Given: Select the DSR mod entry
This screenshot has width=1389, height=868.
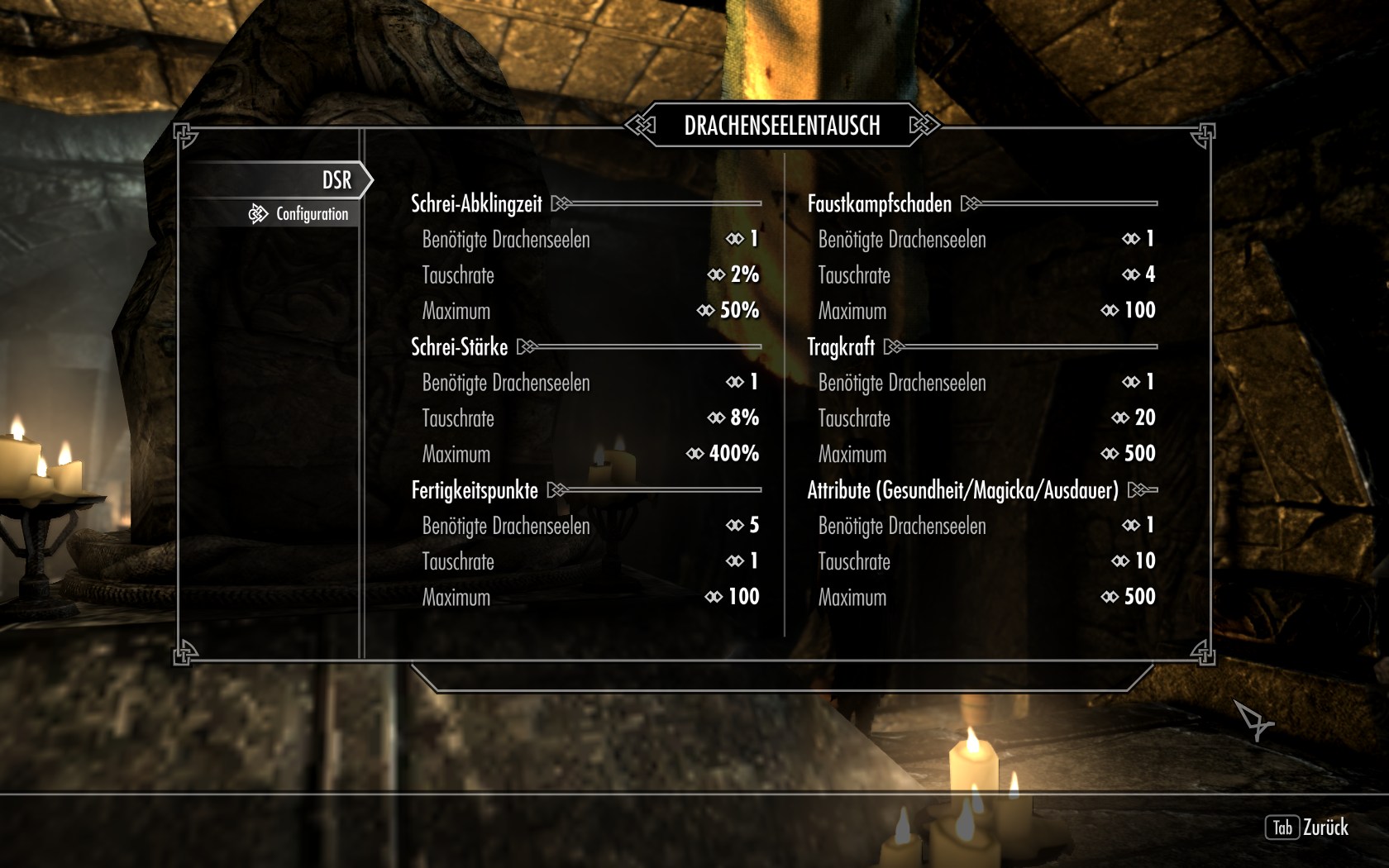Looking at the screenshot, I should pyautogui.click(x=337, y=180).
